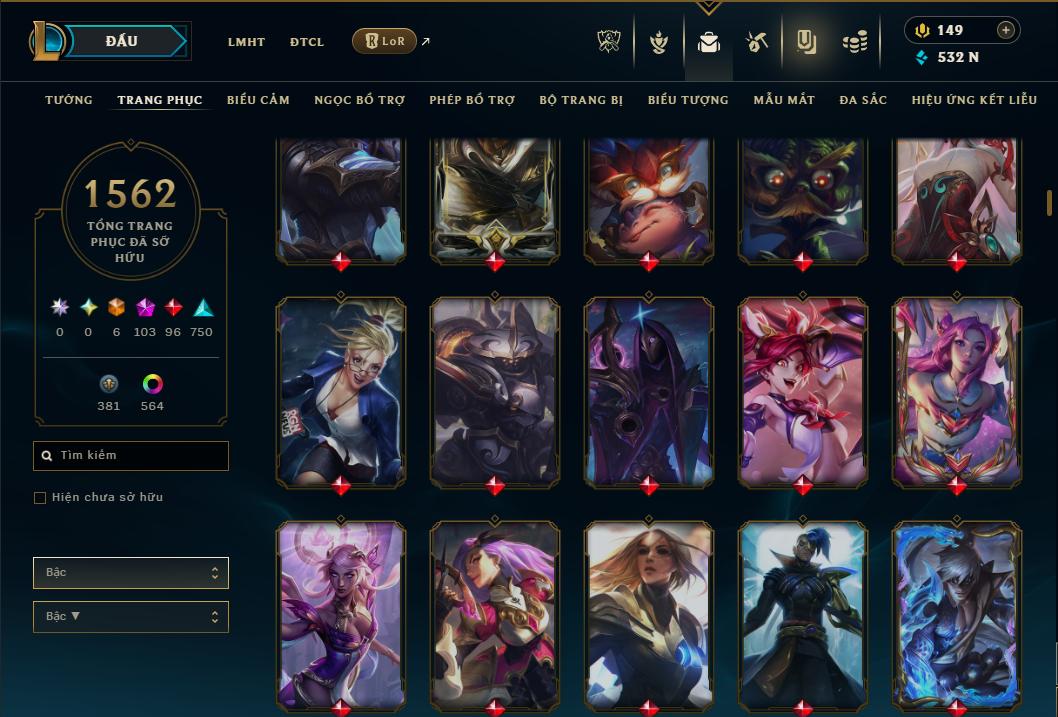Open the BIỂU CẢM tab
This screenshot has height=717, width=1058.
pyautogui.click(x=258, y=100)
